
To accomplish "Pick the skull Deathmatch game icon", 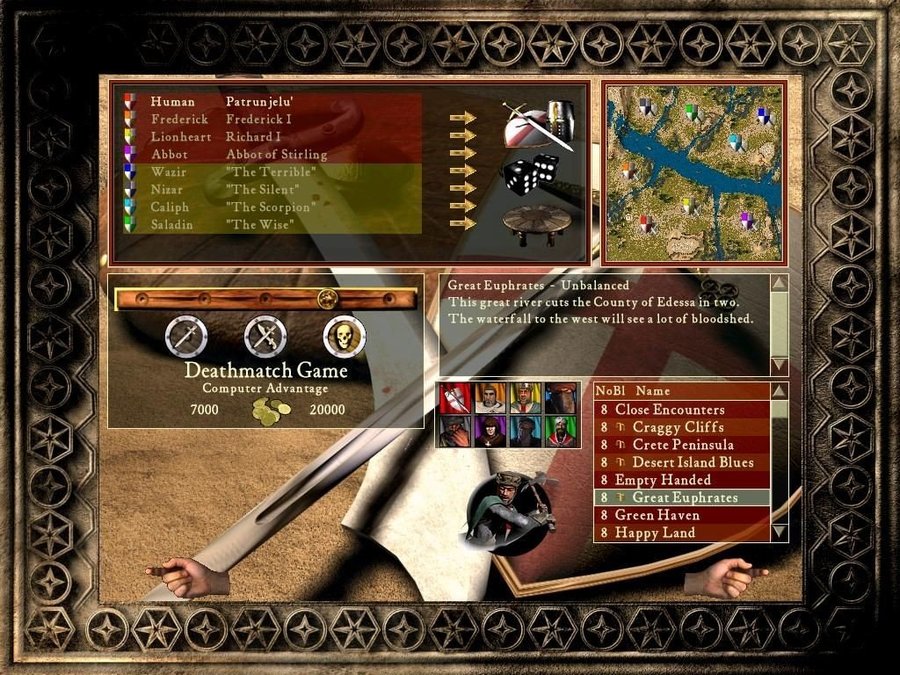I will click(344, 338).
